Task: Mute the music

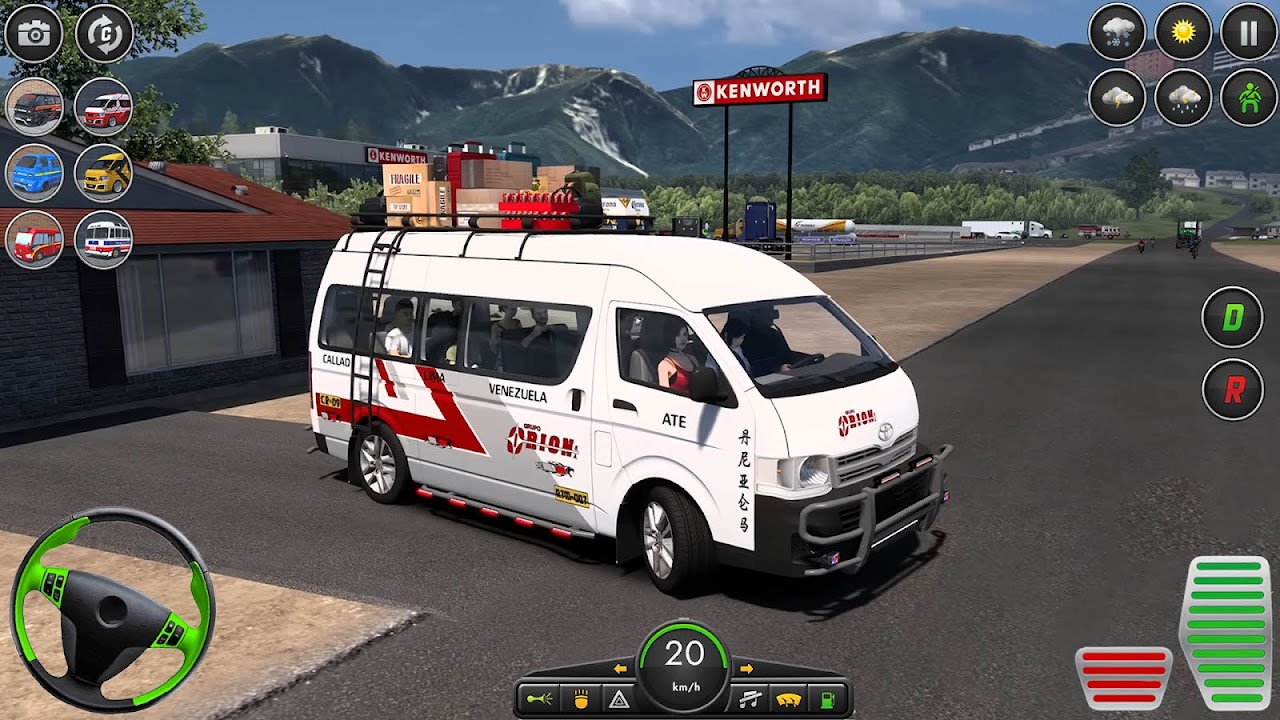Action: coord(748,698)
